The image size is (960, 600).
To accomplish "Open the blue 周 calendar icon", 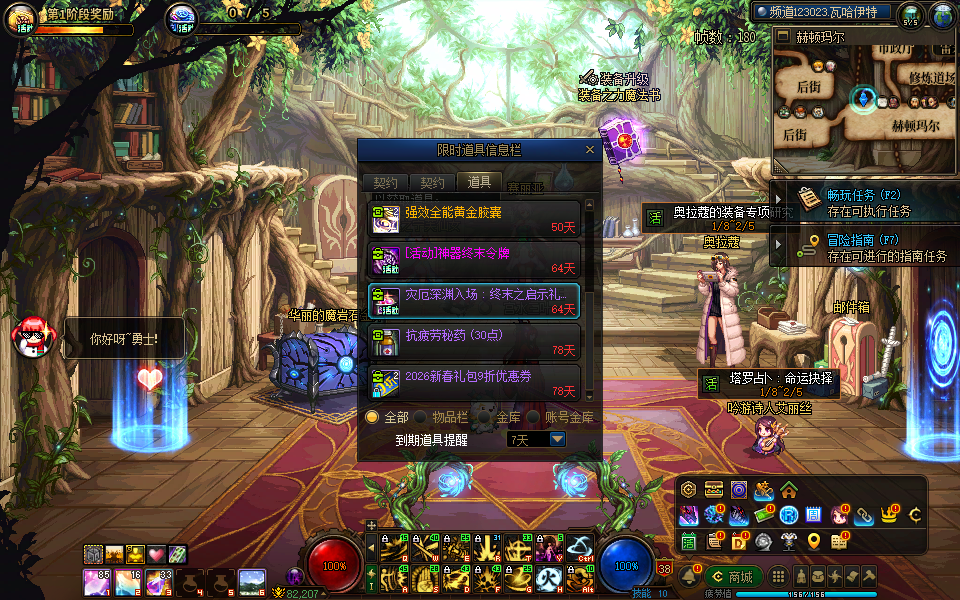I will click(x=814, y=515).
